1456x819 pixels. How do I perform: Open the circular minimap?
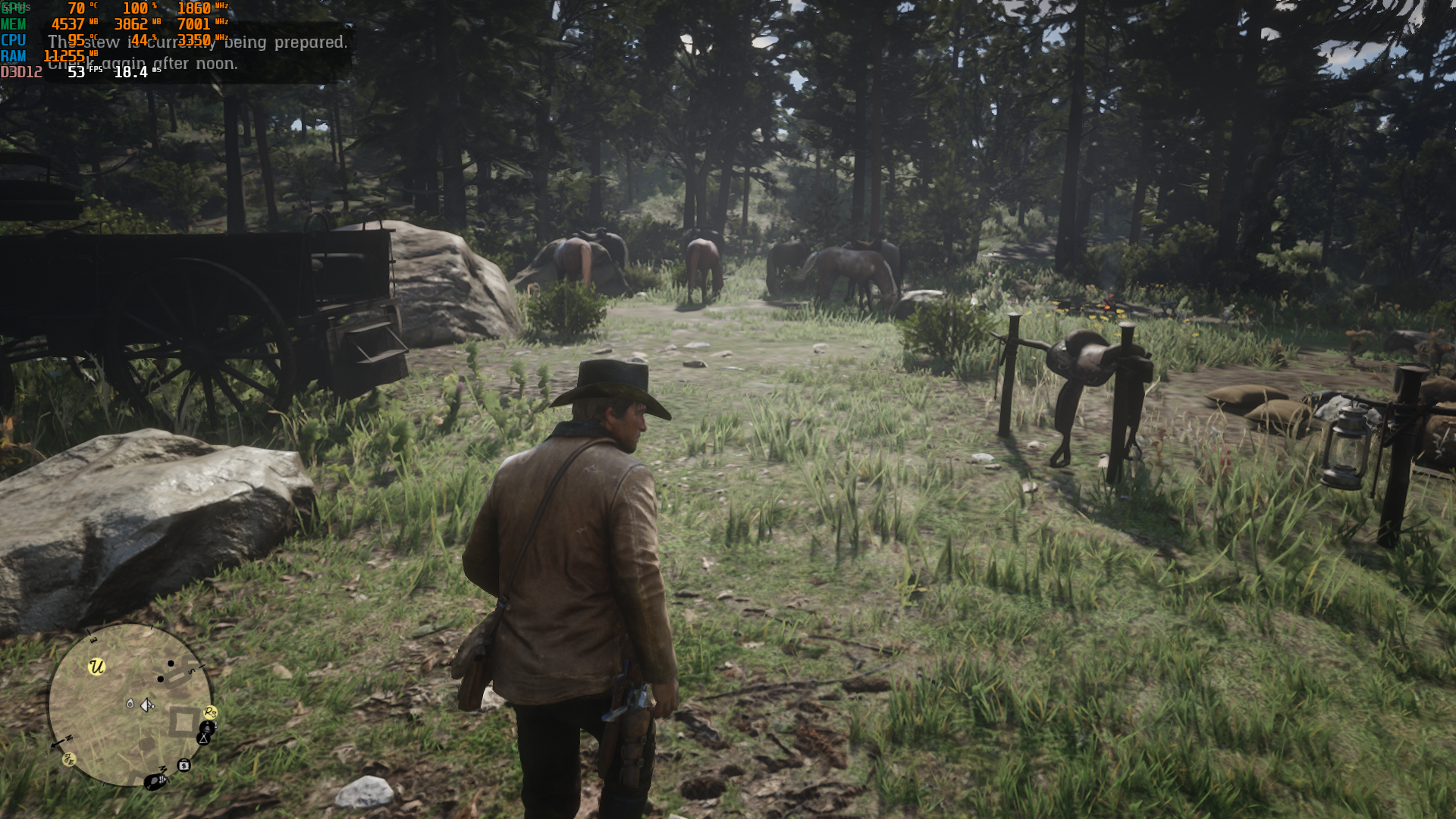[130, 704]
